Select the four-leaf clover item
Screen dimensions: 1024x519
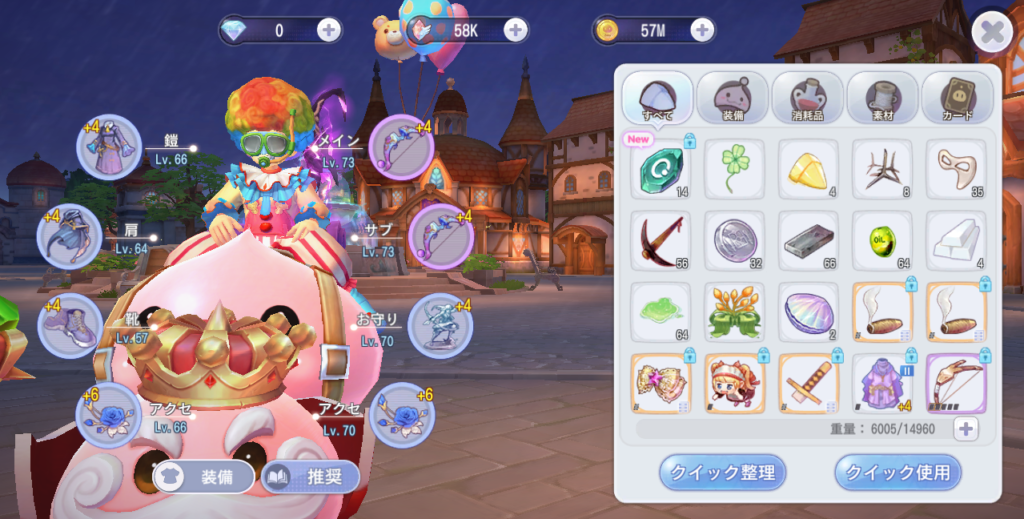[x=734, y=169]
